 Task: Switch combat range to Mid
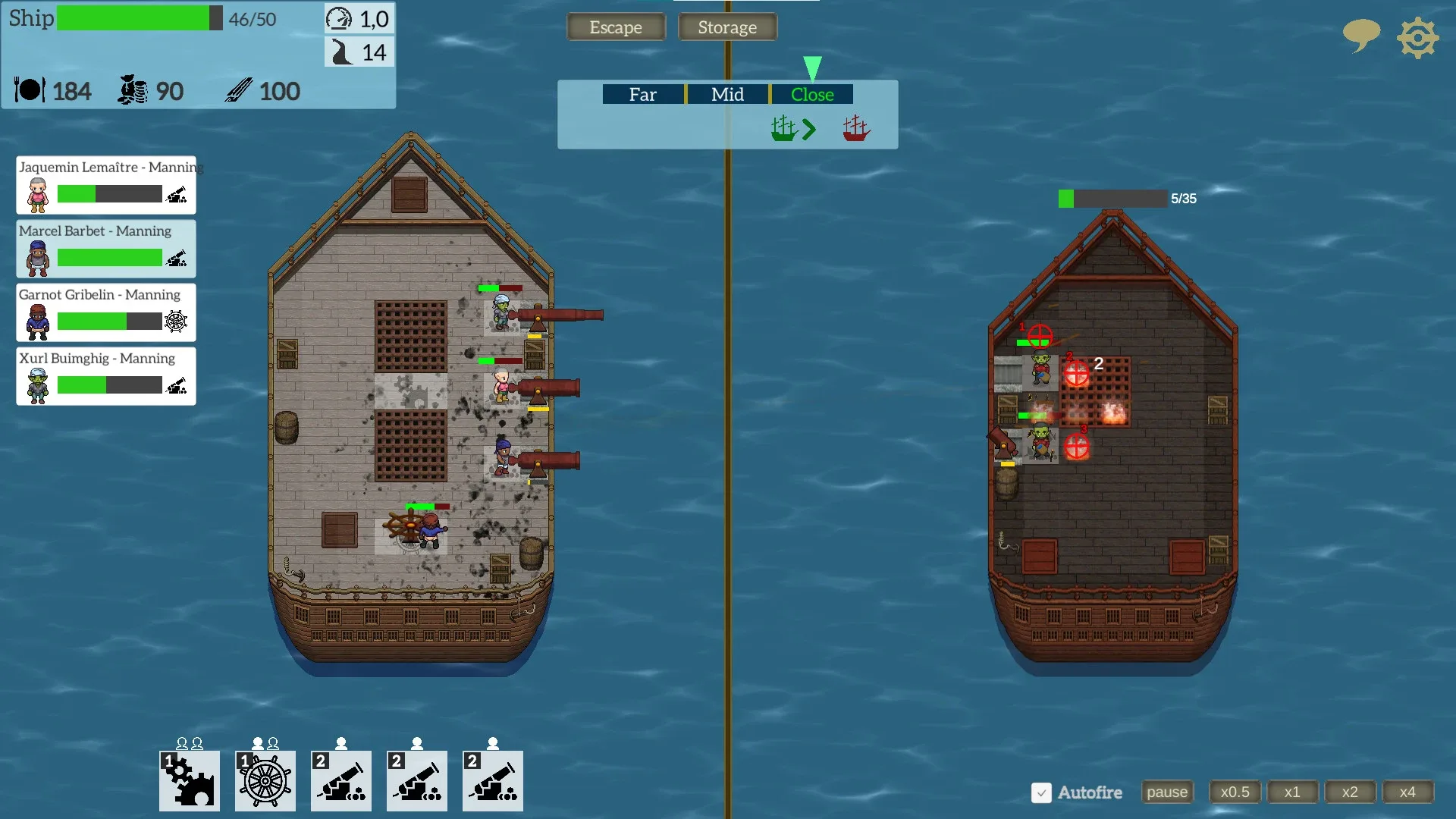727,94
